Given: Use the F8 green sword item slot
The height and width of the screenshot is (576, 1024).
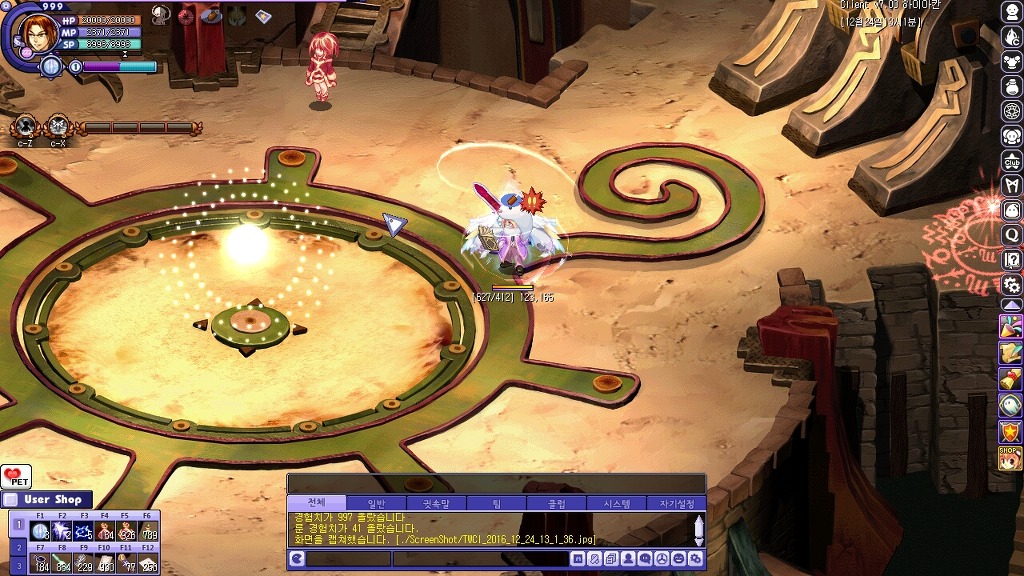Looking at the screenshot, I should point(62,565).
